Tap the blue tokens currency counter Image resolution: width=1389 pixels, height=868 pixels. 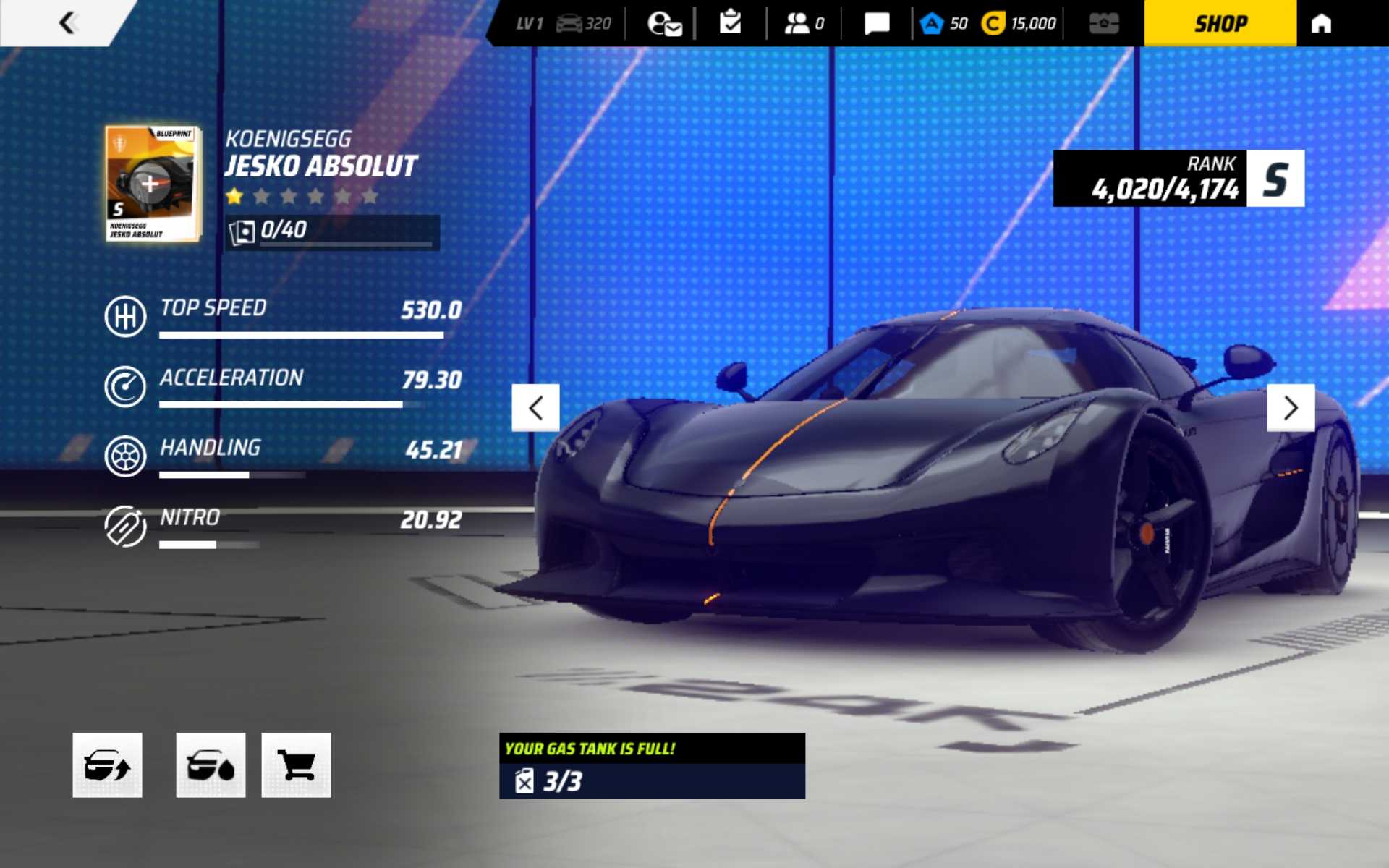(x=944, y=23)
